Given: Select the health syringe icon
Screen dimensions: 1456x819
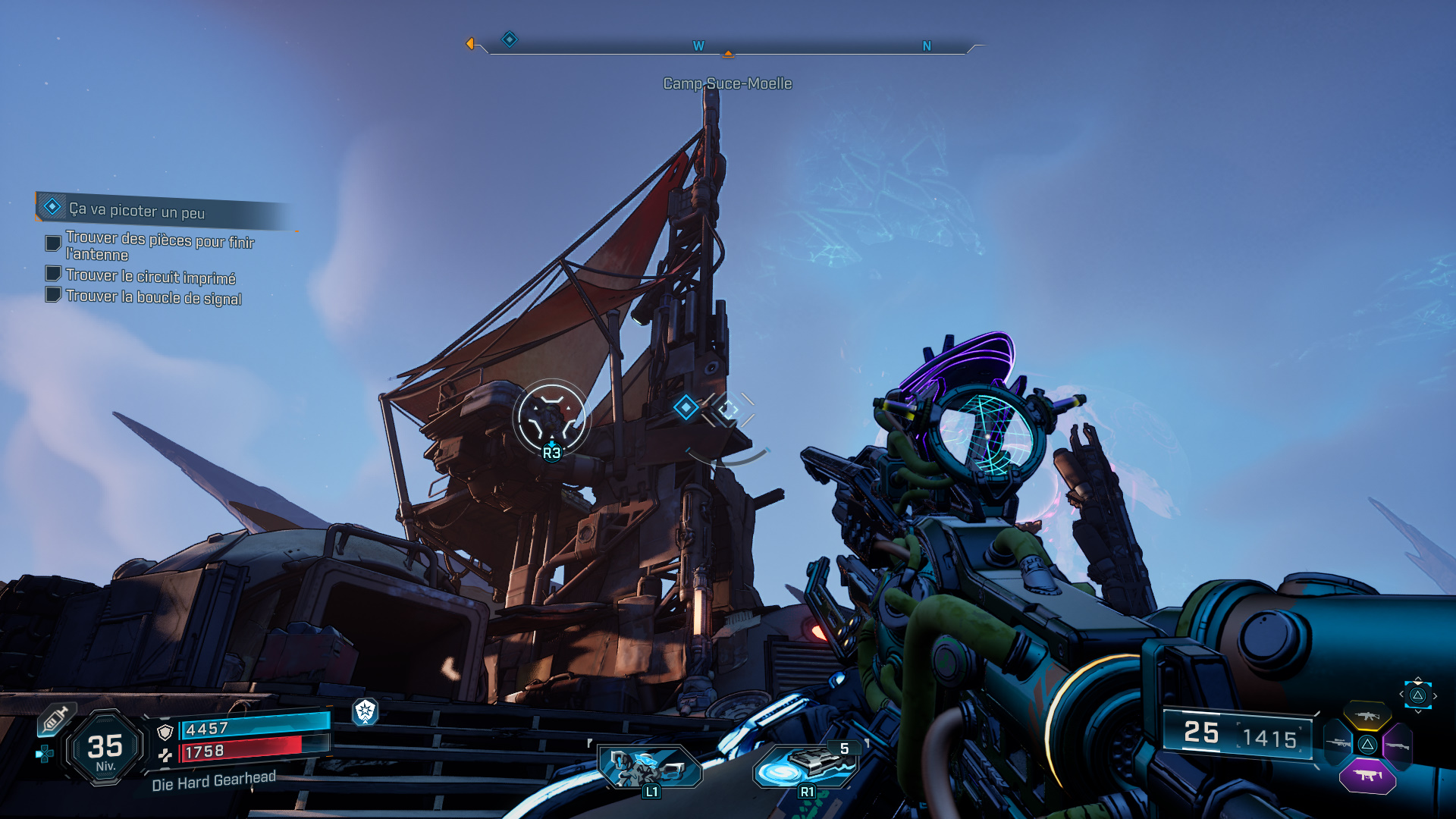Looking at the screenshot, I should point(55,719).
